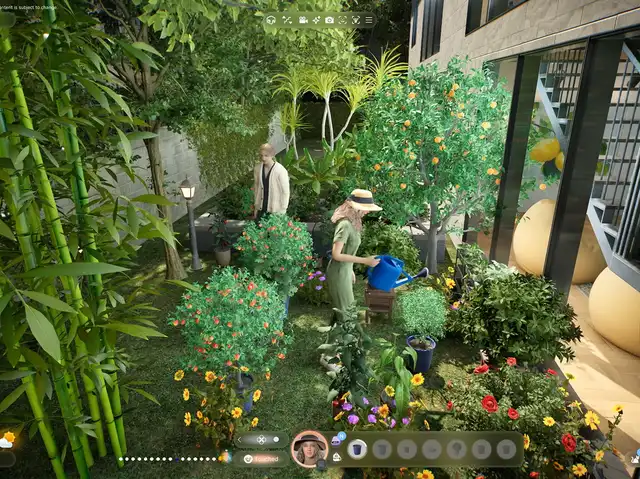Click the leftmost headset icon in the top toolbar
Image resolution: width=640 pixels, height=479 pixels.
point(271,20)
